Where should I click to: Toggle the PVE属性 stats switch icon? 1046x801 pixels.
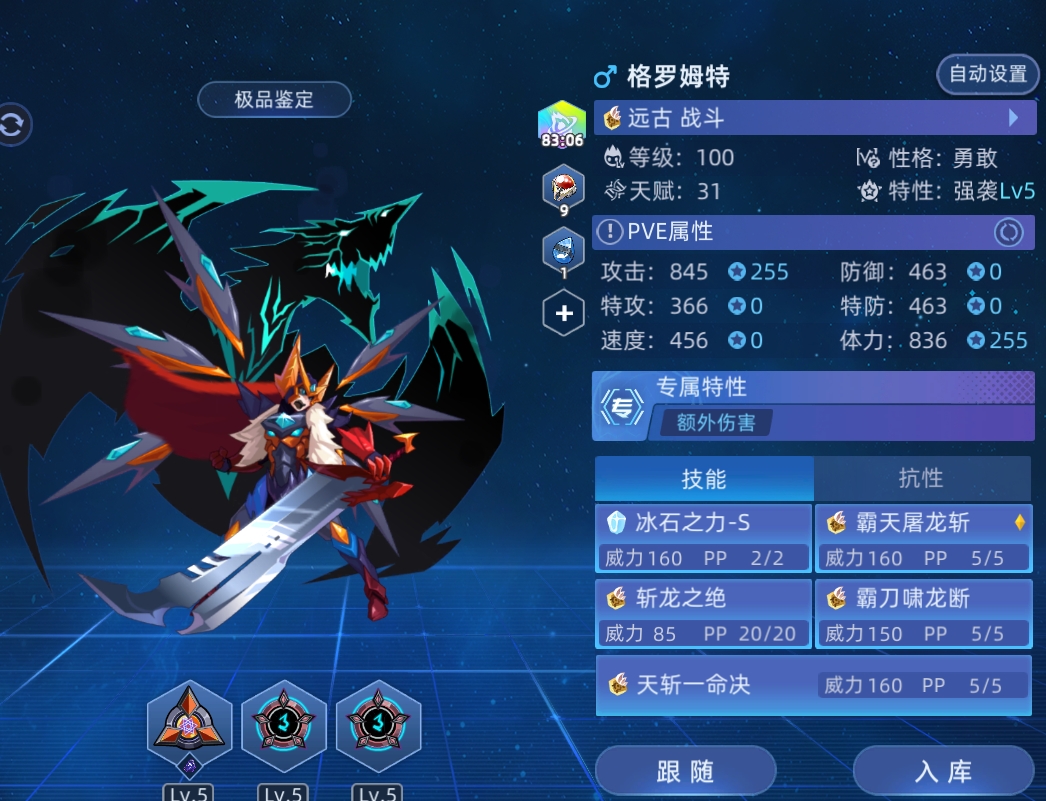pyautogui.click(x=1008, y=232)
